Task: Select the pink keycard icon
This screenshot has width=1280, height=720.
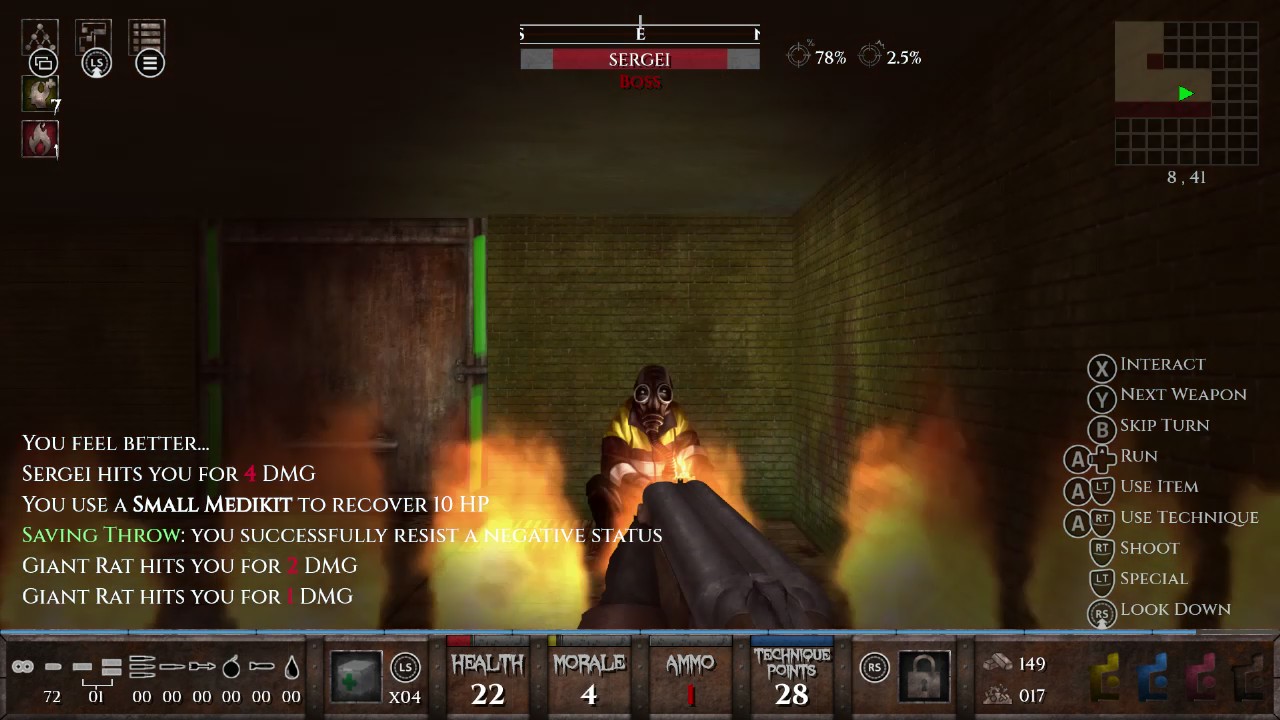Action: pos(1201,677)
